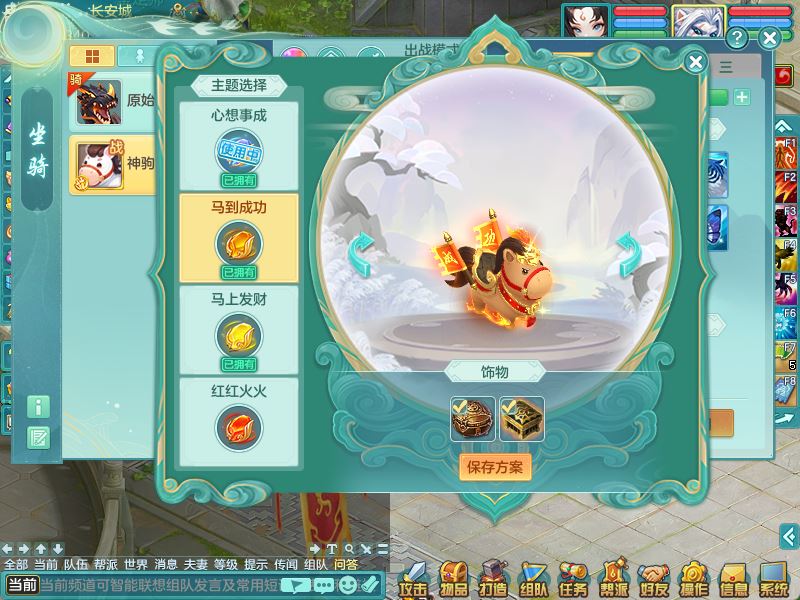Screen dimensions: 800x600
Task: Select the 心想事成 theme
Action: point(239,145)
